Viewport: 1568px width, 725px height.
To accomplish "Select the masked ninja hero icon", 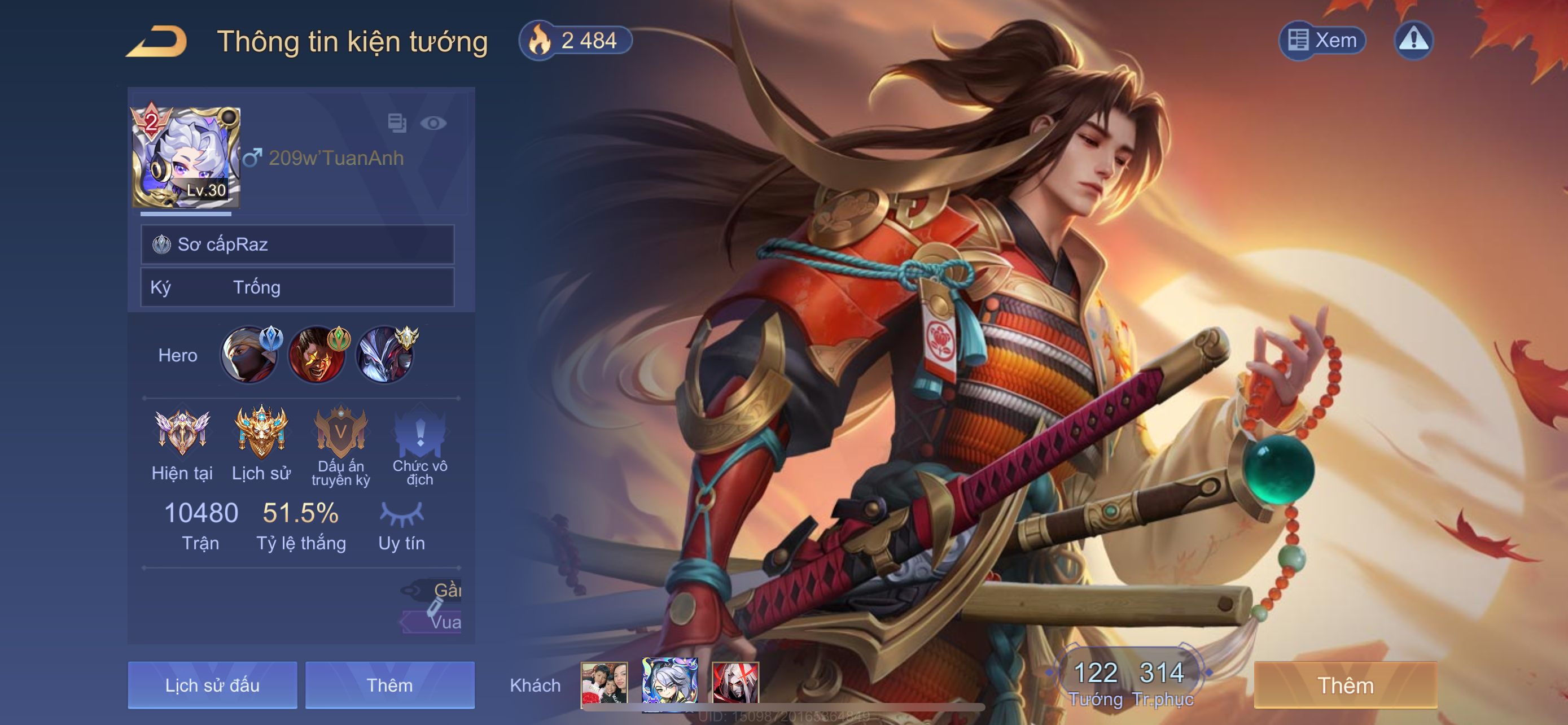I will (248, 356).
